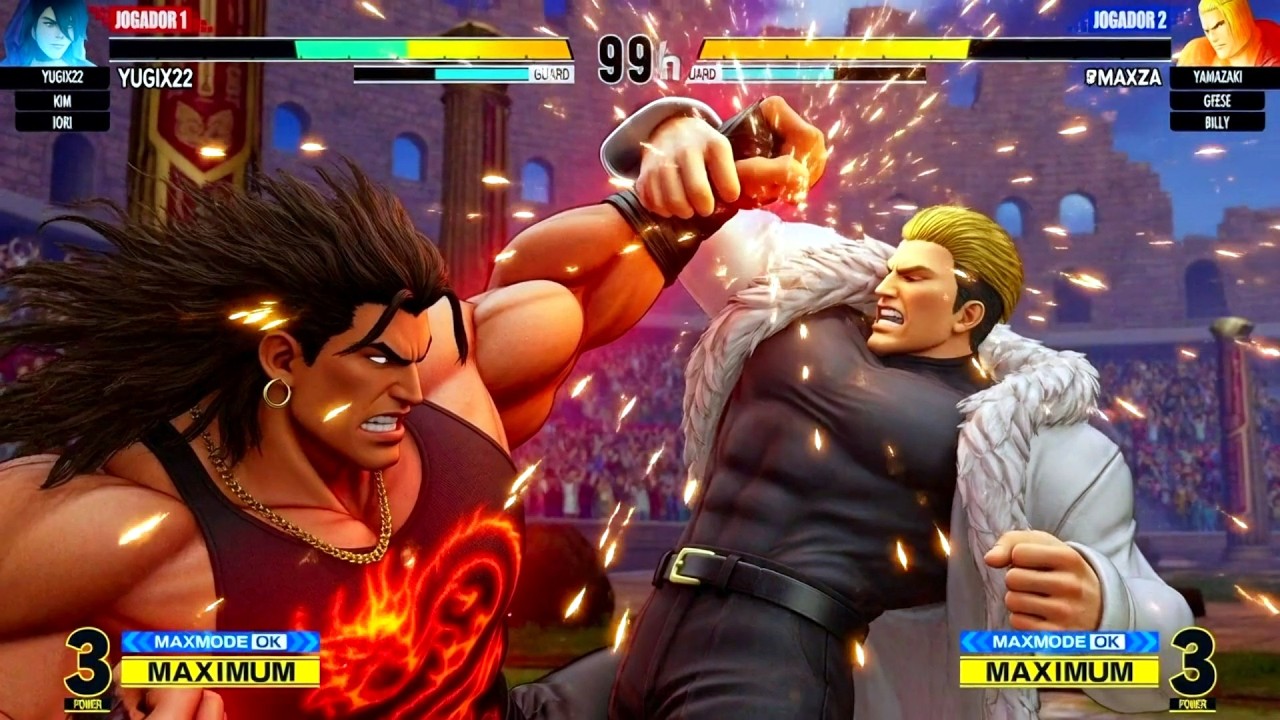1280x720 pixels.
Task: Select YAMAZAKI in Player 2's team list
Action: pyautogui.click(x=1216, y=78)
